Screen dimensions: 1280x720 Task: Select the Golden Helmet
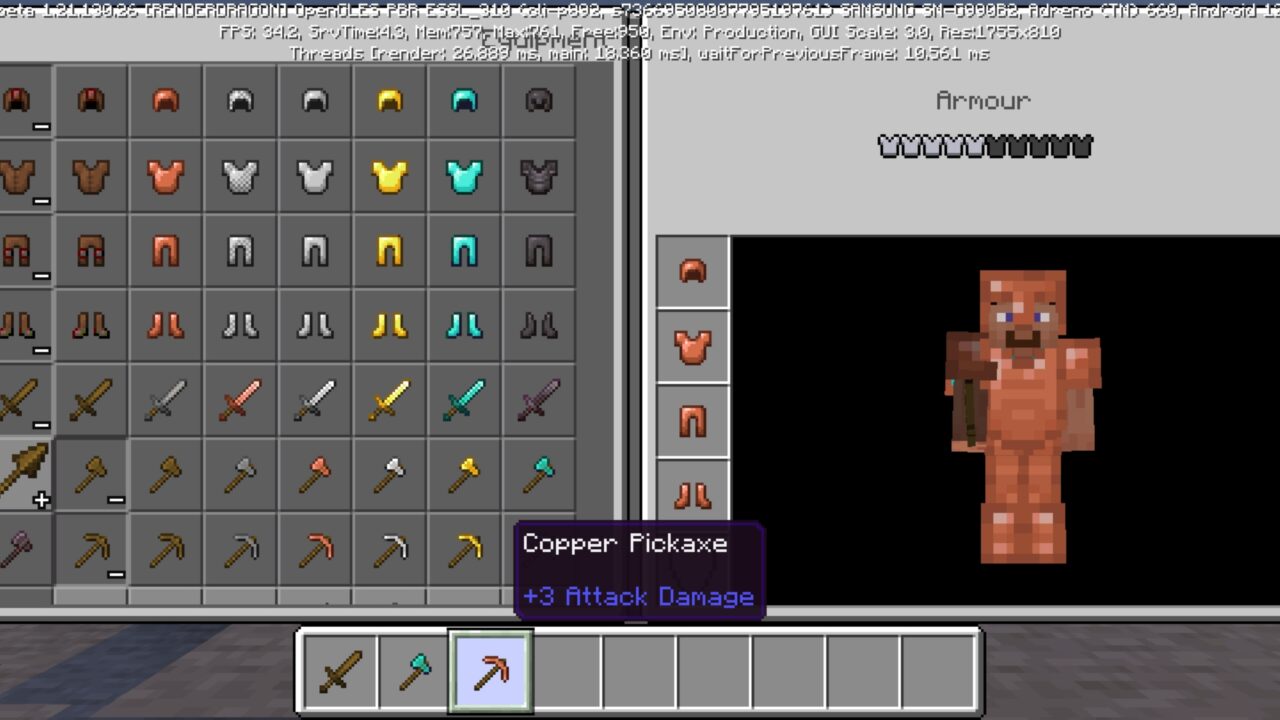coord(389,100)
